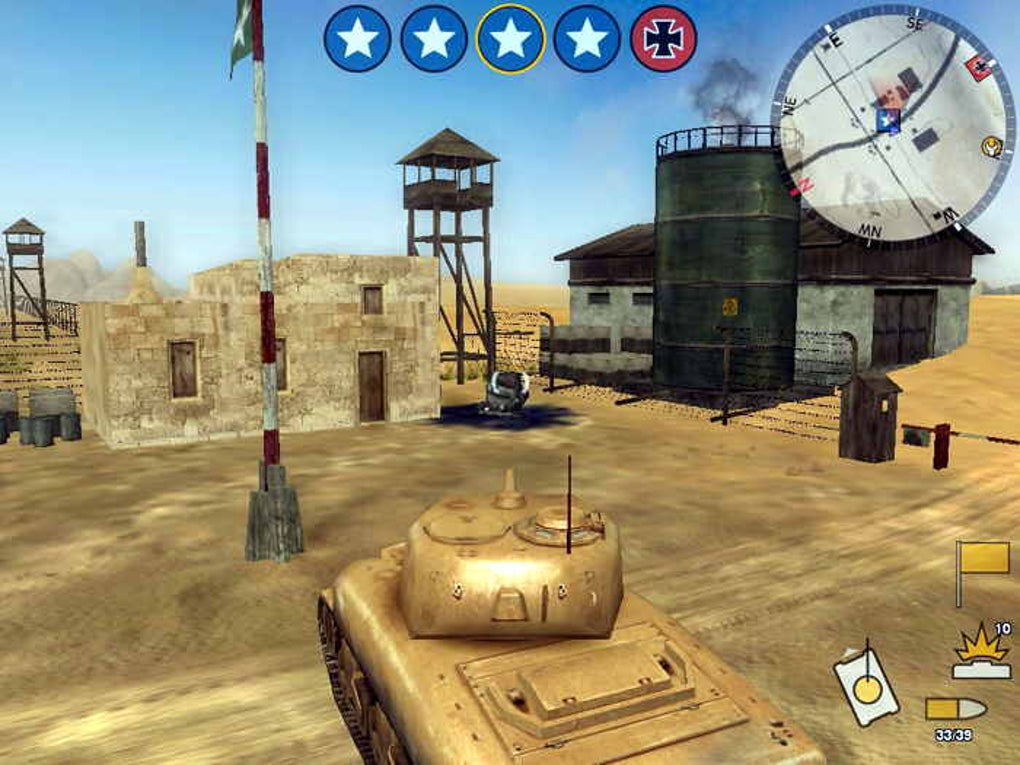Open the circular compass minimap

892,125
